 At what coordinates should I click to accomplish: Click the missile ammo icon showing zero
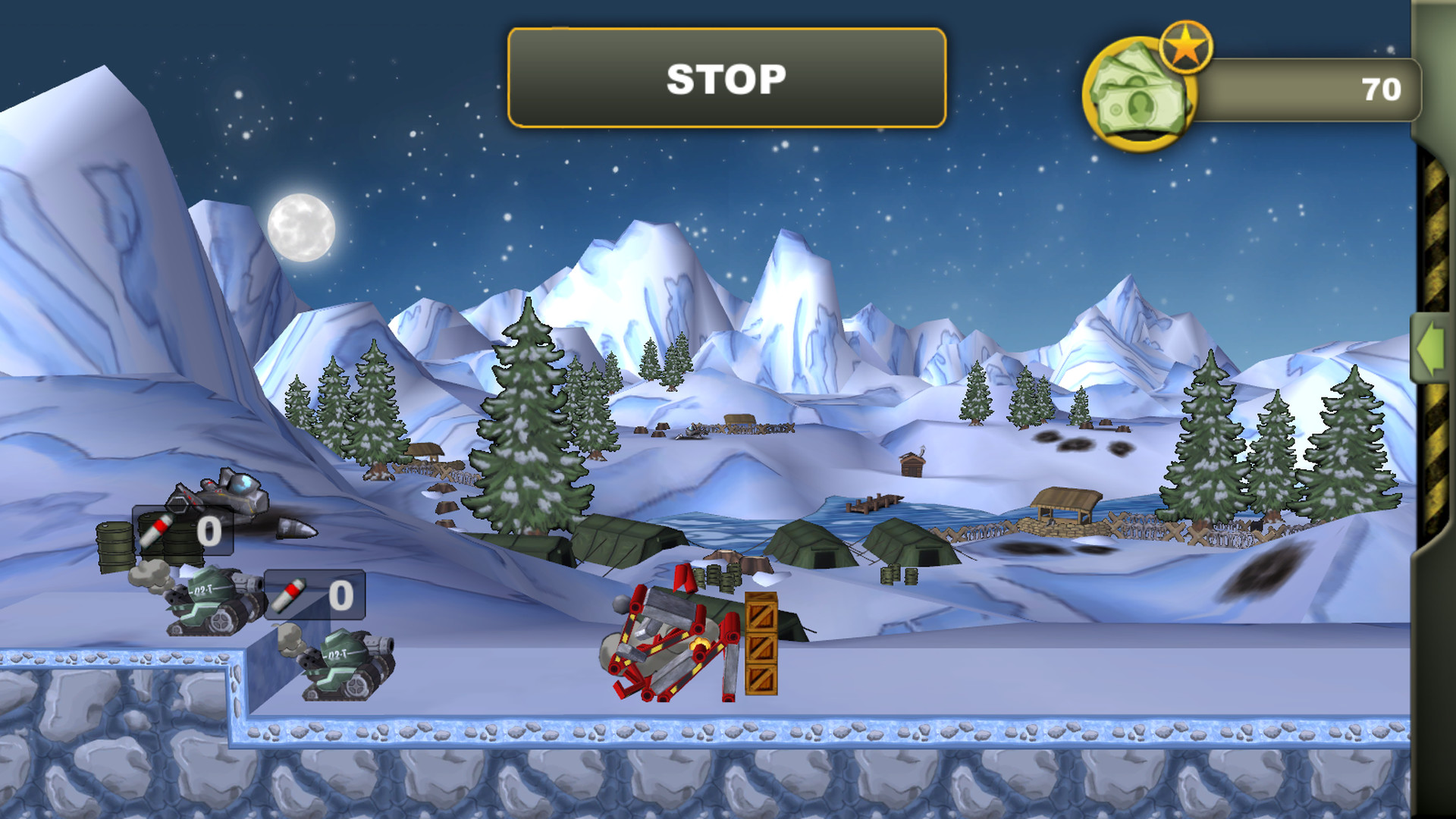[157, 531]
